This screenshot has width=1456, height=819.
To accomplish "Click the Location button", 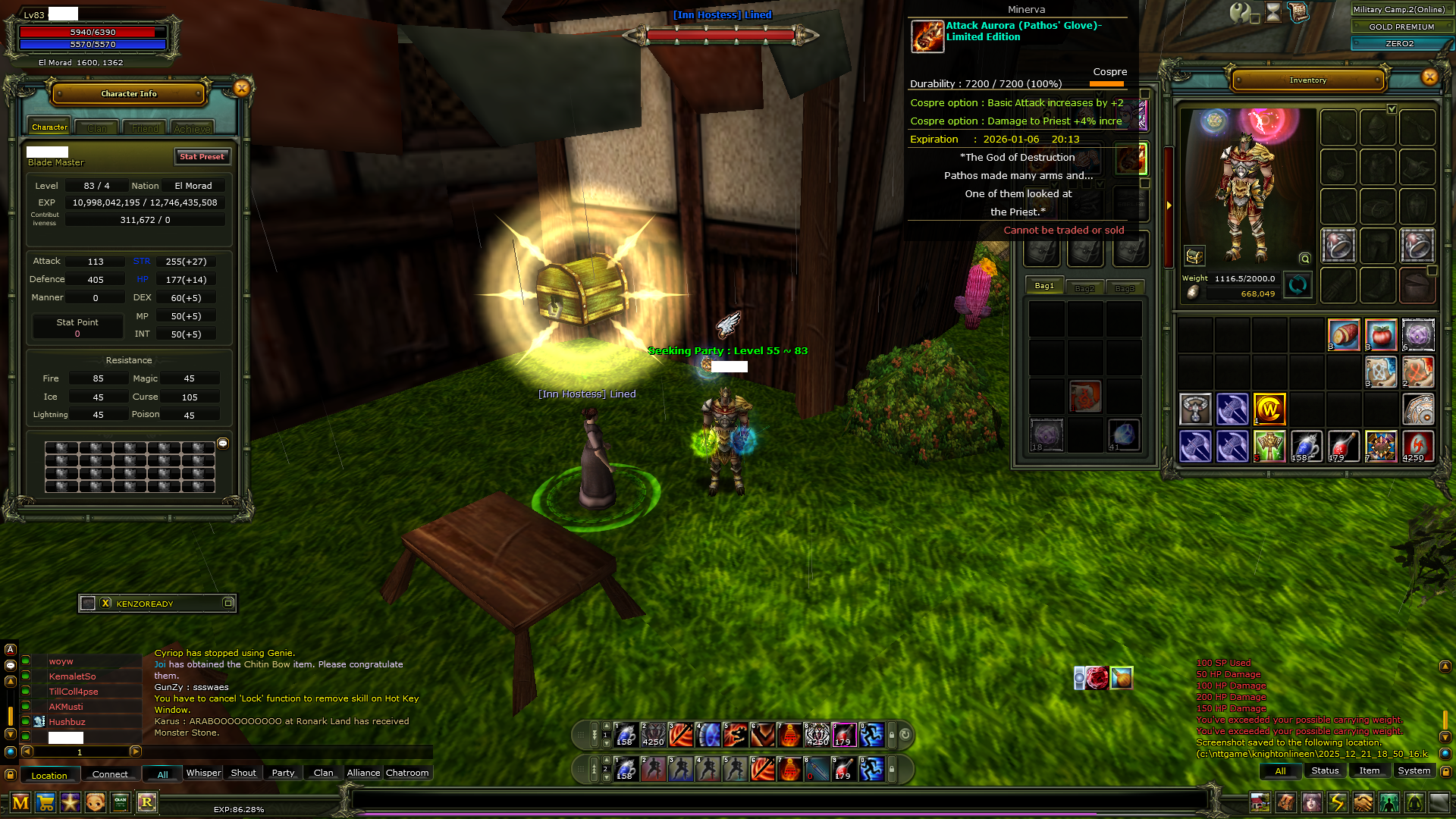I will pos(49,775).
